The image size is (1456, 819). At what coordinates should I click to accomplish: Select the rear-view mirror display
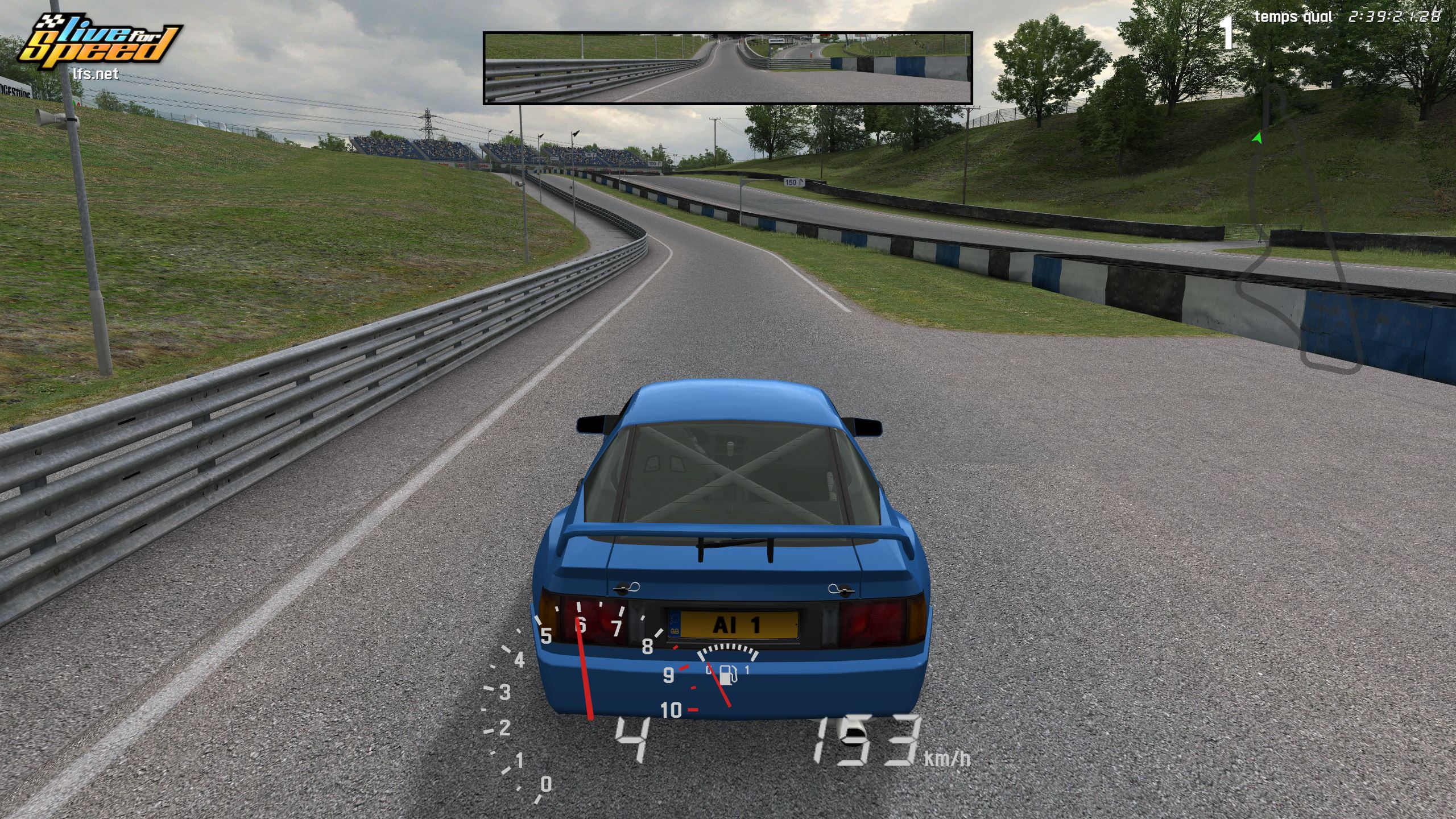[727, 68]
